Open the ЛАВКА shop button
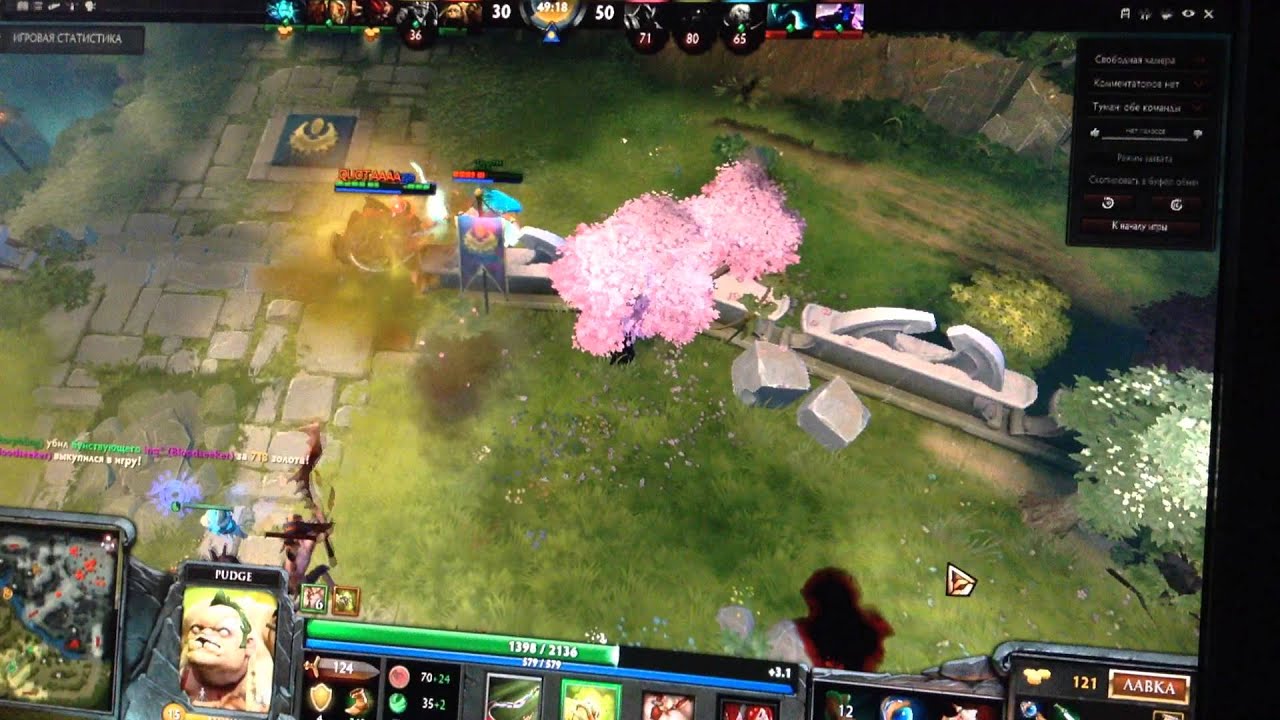The image size is (1280, 720). click(1148, 687)
